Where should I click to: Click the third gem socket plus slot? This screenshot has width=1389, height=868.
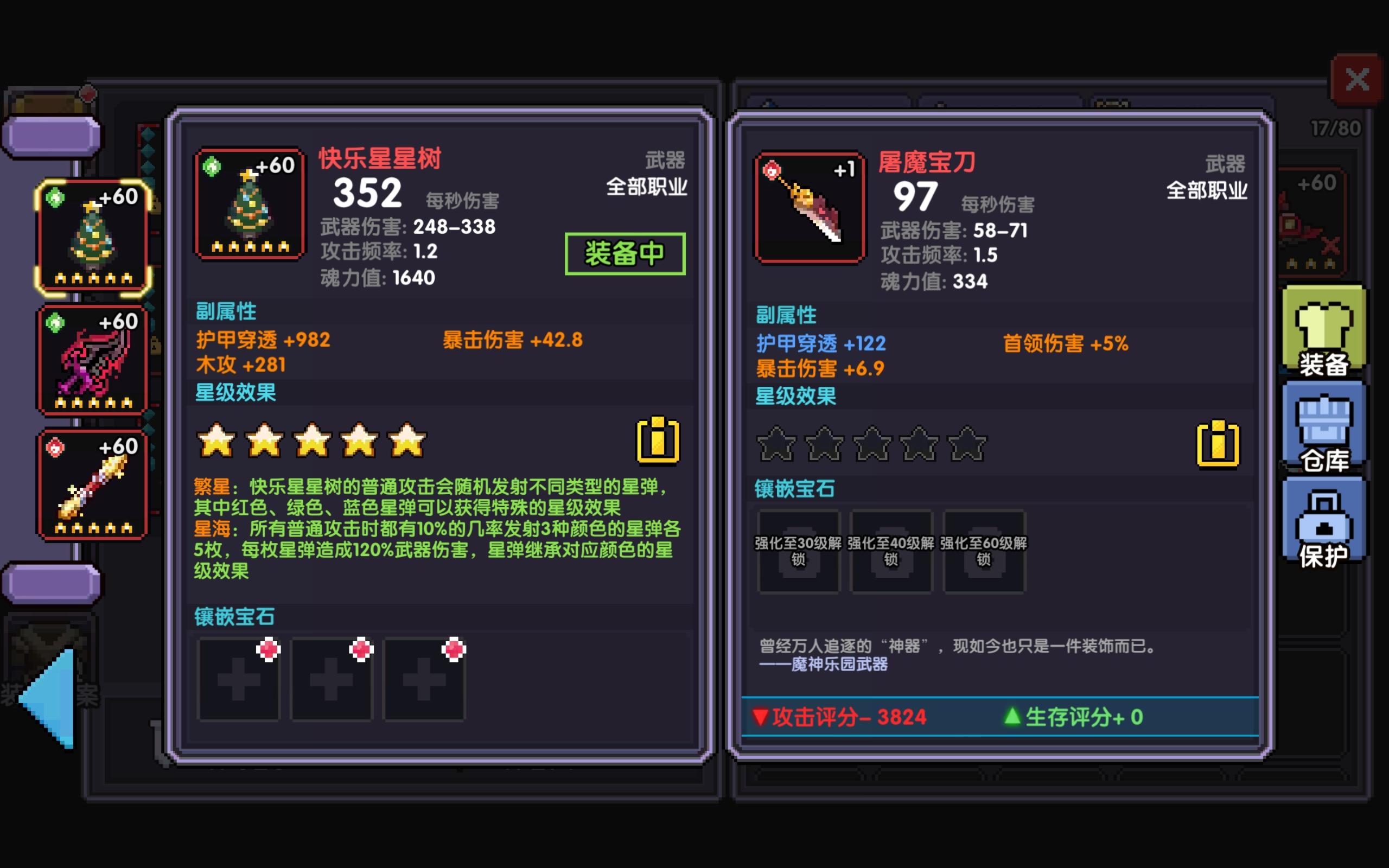tap(424, 680)
